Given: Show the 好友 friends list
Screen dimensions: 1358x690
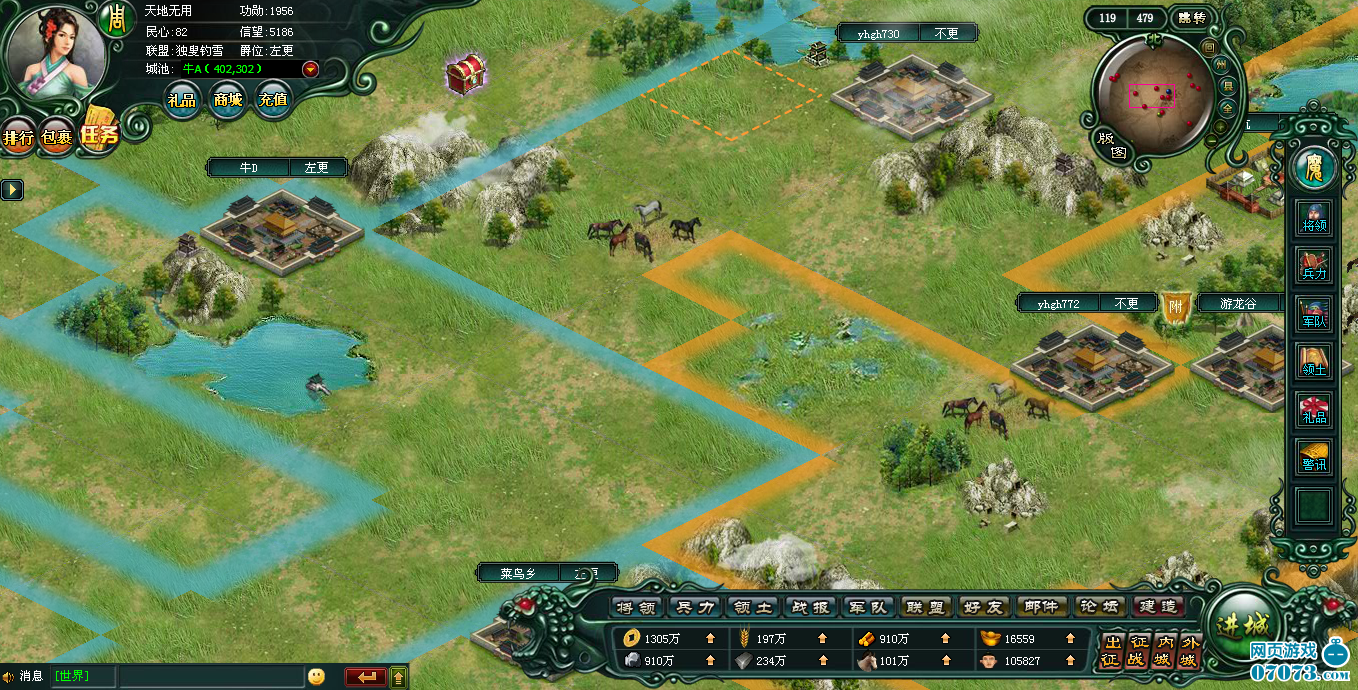Looking at the screenshot, I should click(983, 607).
